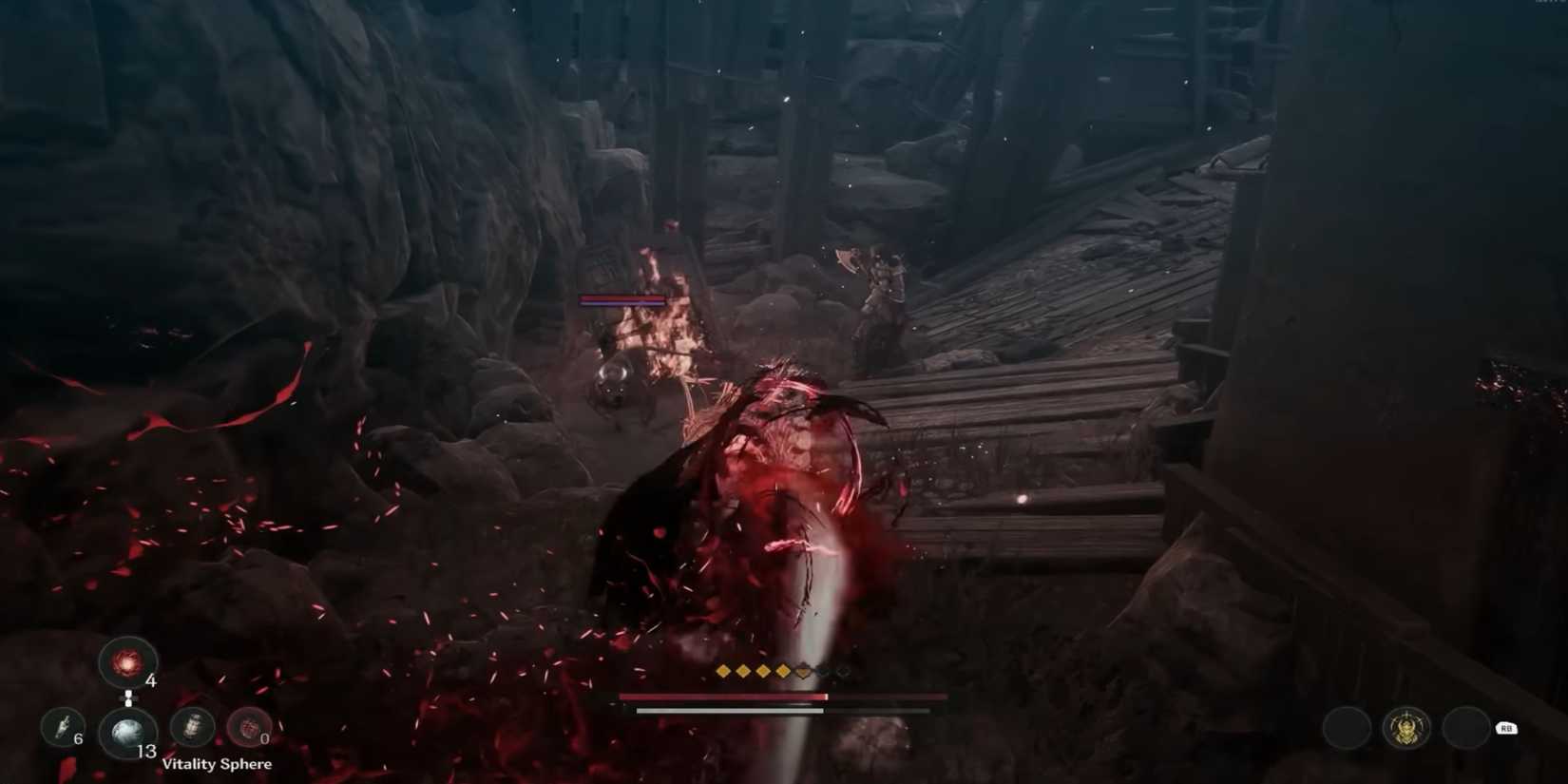Select the depleted grenade item showing 0
The width and height of the screenshot is (1568, 784).
pos(249,728)
